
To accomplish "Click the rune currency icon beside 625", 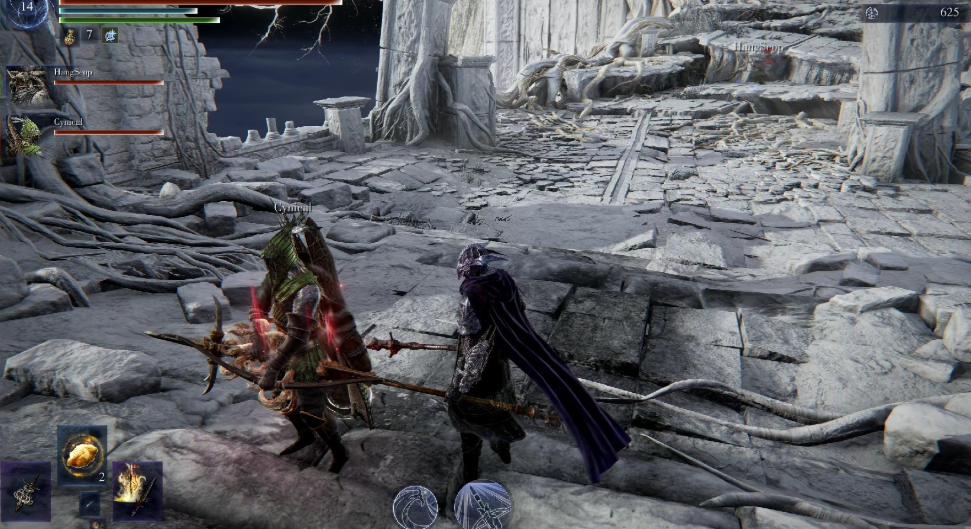I will click(x=871, y=12).
